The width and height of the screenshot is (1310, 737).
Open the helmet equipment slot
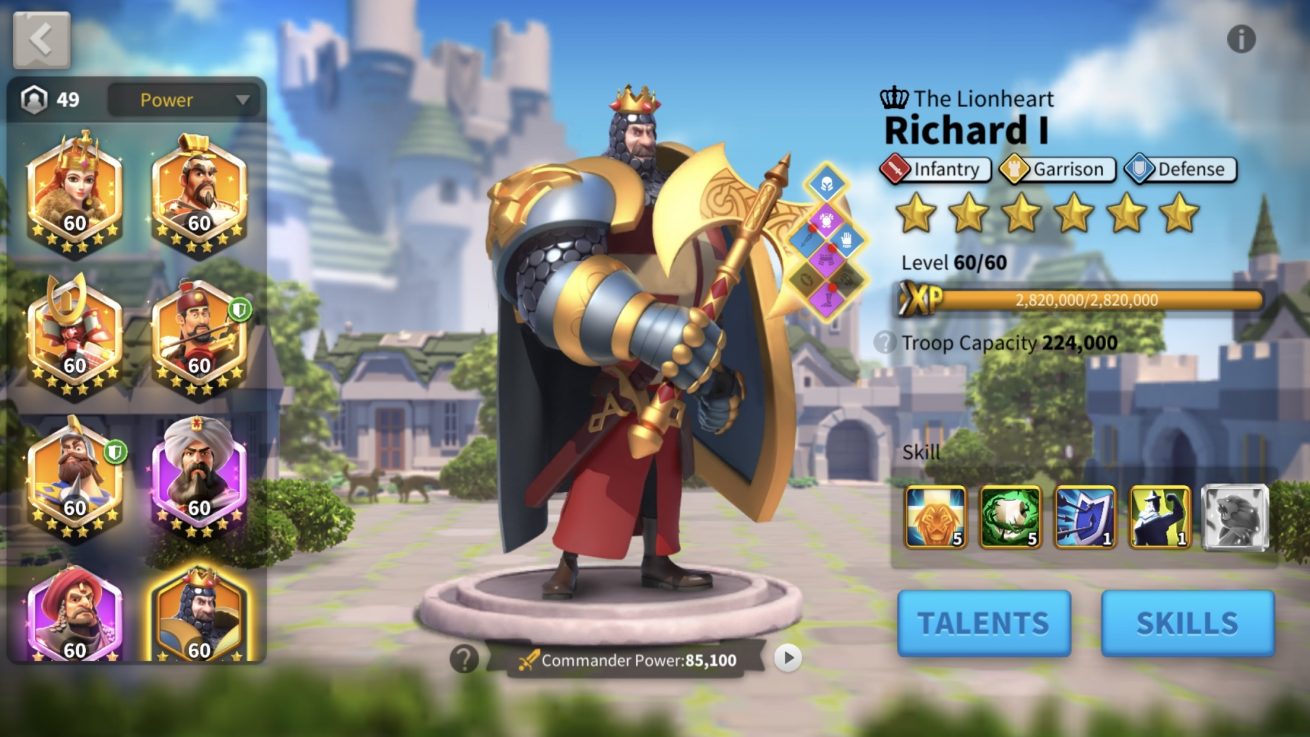point(826,182)
